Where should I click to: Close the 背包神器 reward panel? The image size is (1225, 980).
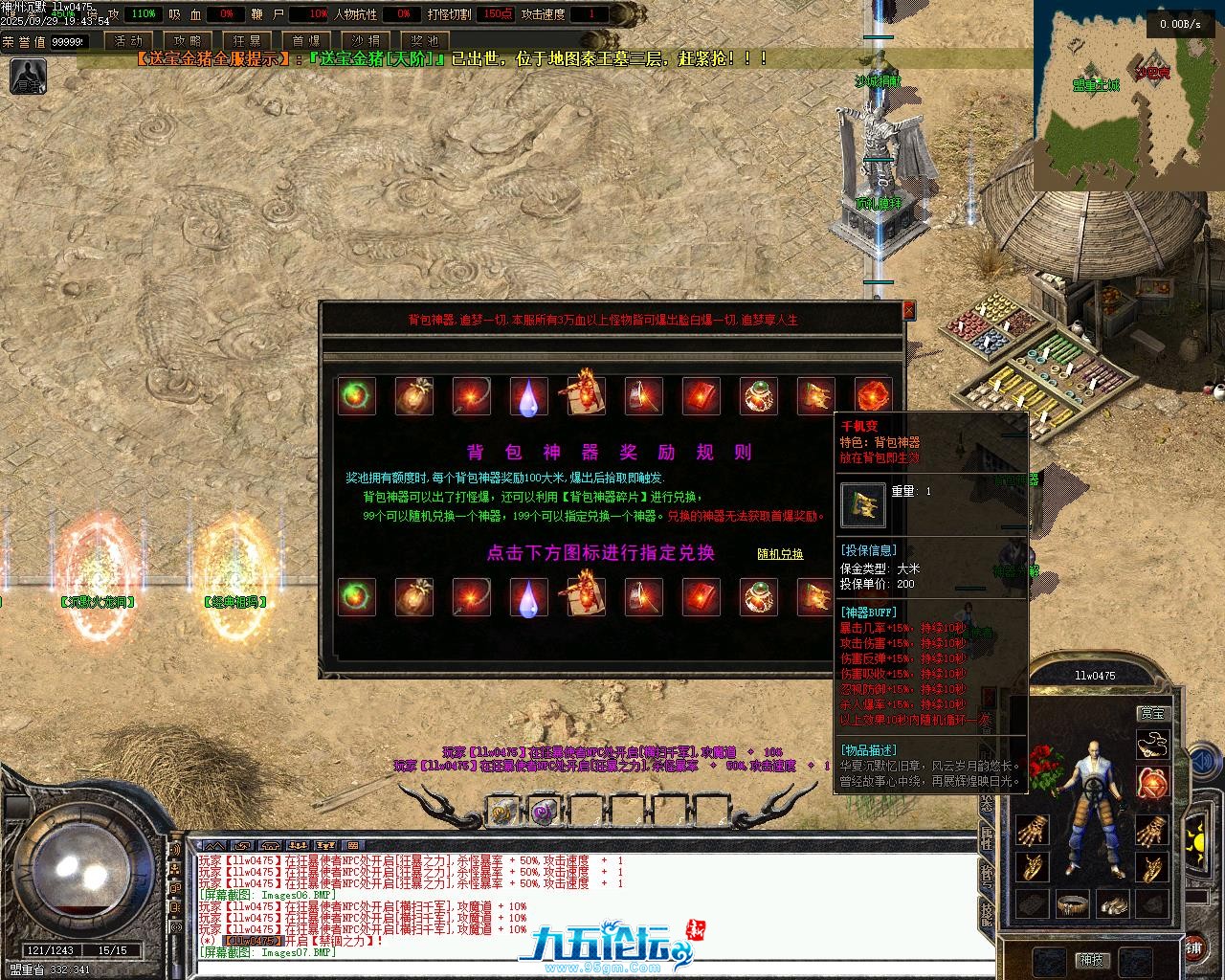908,310
